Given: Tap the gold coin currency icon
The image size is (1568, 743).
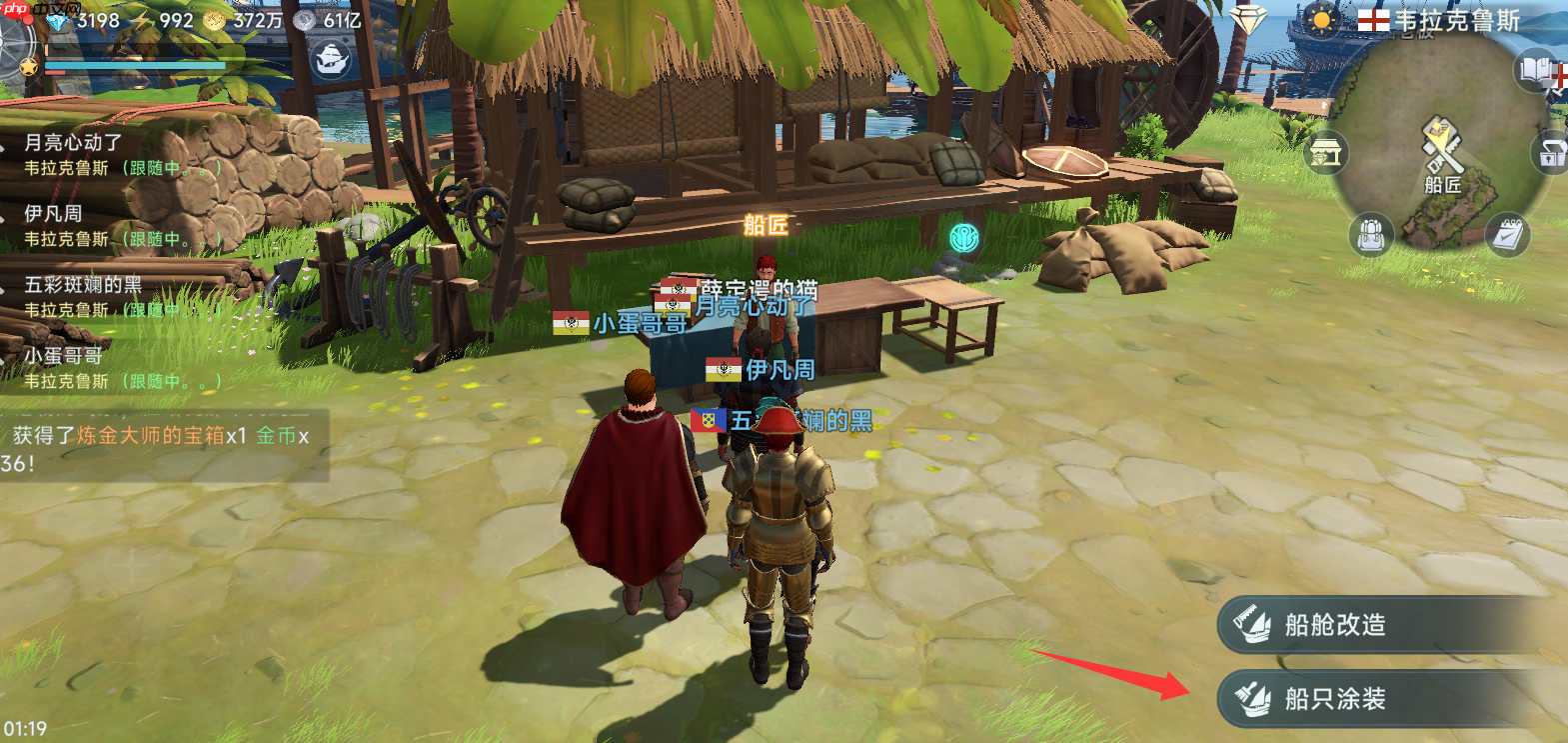Looking at the screenshot, I should tap(215, 20).
